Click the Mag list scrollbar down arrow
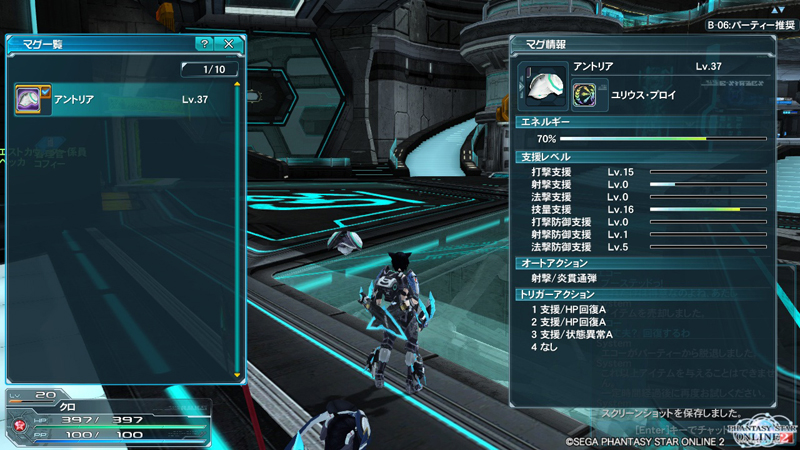The image size is (800, 450). point(237,376)
